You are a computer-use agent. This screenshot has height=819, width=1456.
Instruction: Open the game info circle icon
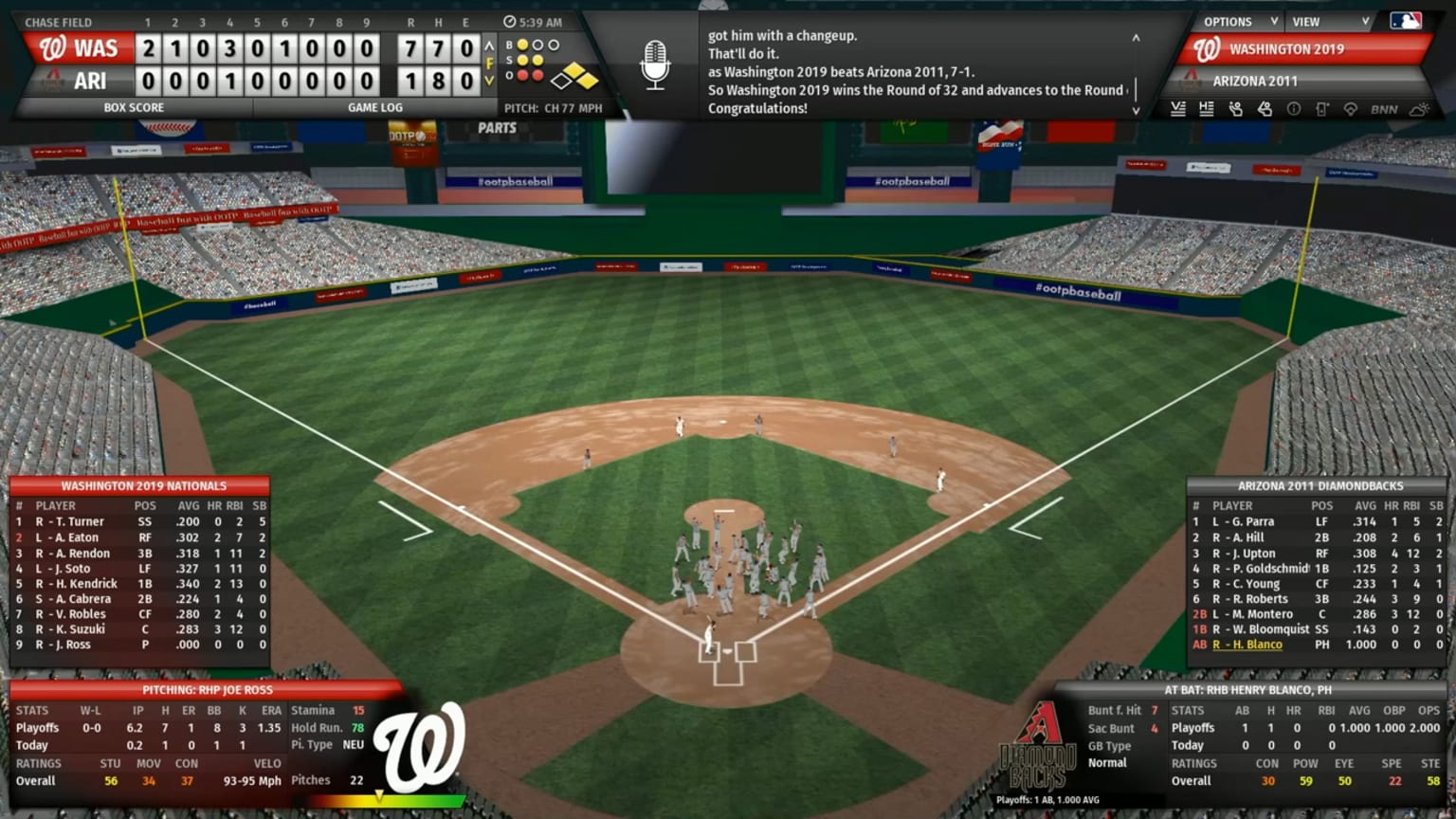click(x=1293, y=109)
